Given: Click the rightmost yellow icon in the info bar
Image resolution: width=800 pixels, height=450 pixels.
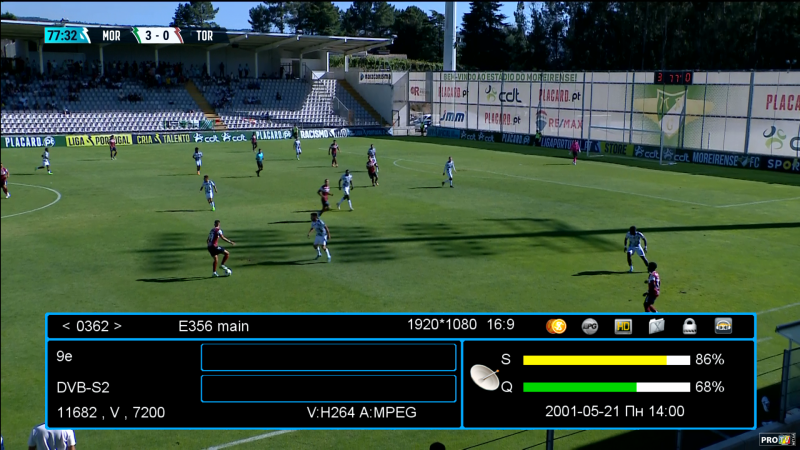Looking at the screenshot, I should click(x=723, y=326).
